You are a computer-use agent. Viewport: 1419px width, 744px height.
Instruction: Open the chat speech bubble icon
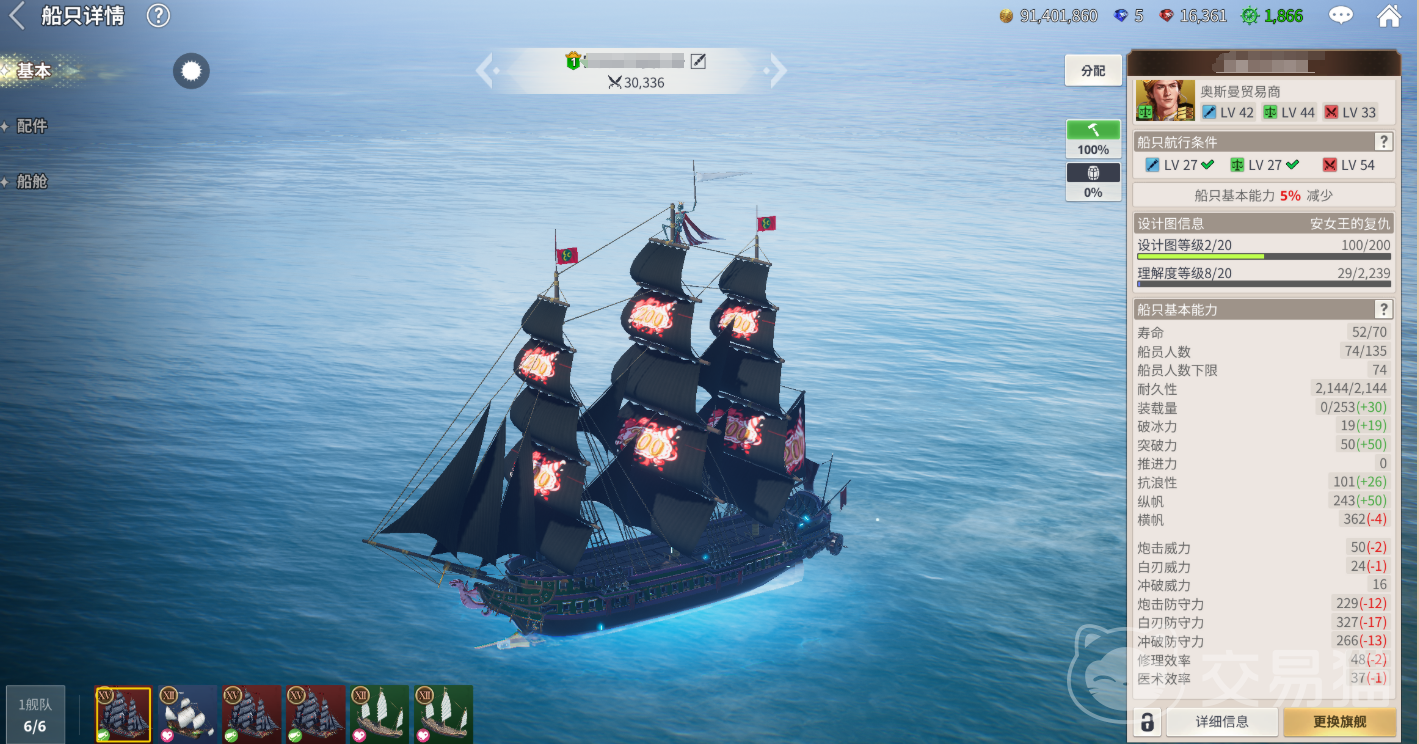pyautogui.click(x=1340, y=16)
